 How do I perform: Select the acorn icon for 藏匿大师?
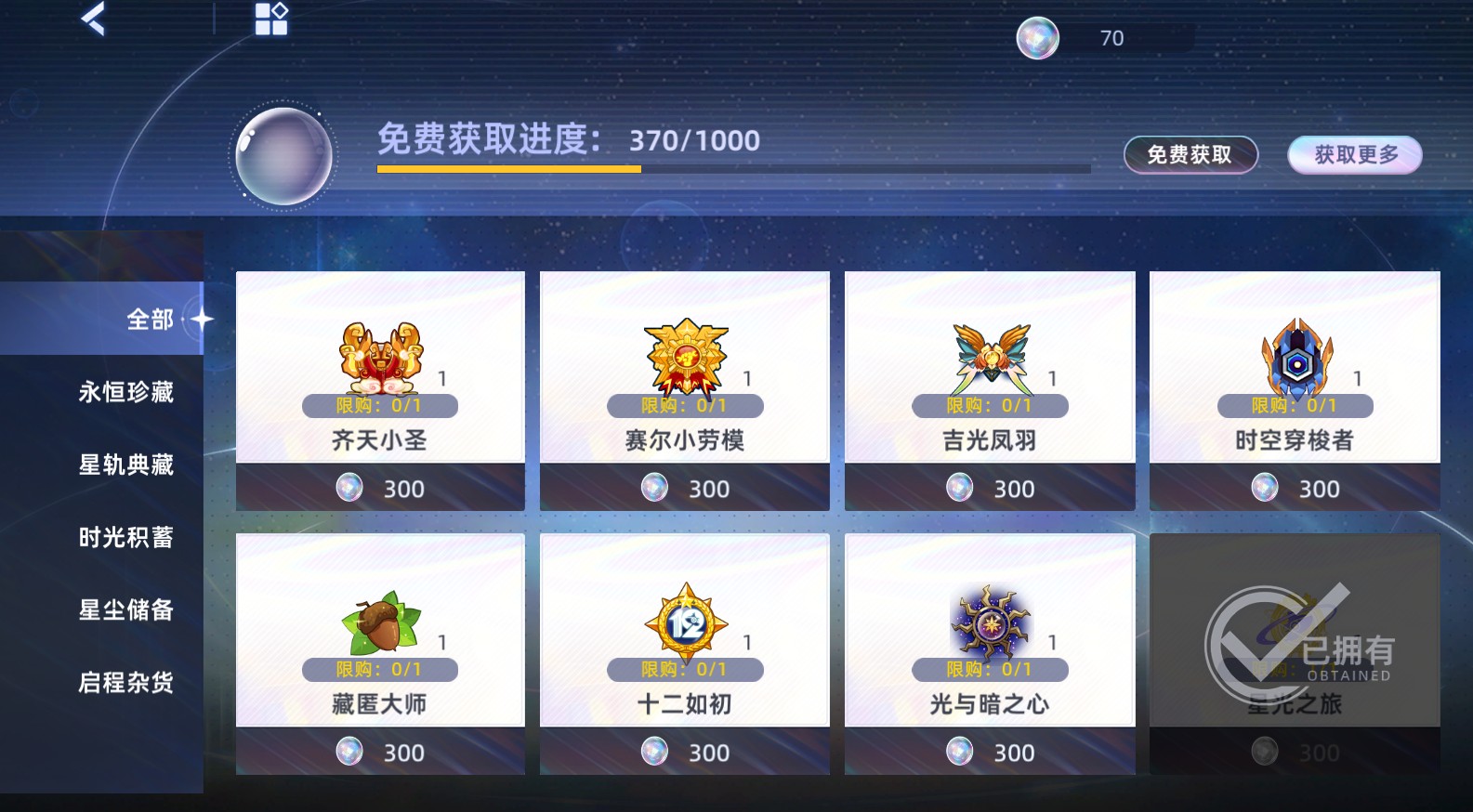[380, 618]
